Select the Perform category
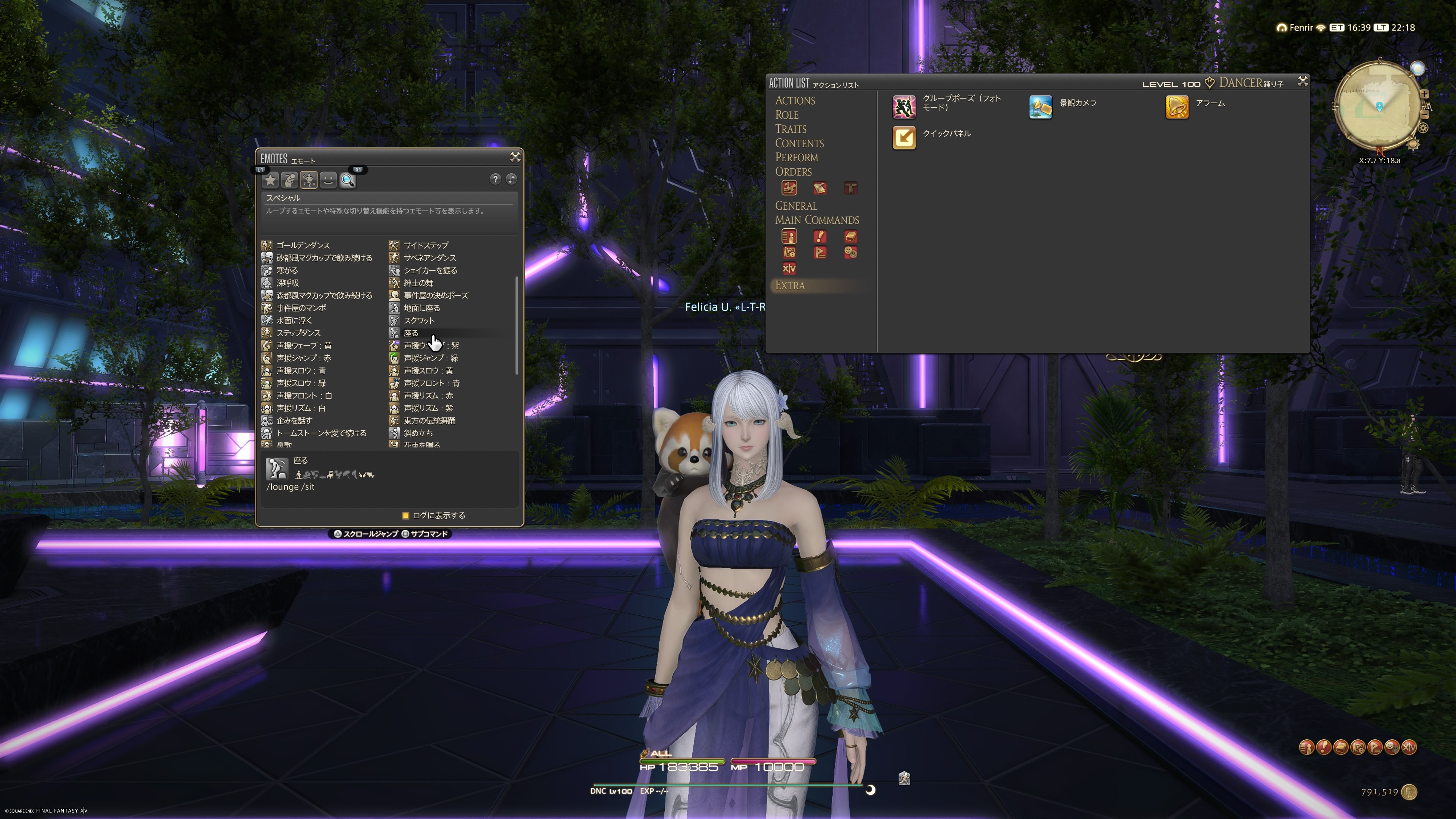The width and height of the screenshot is (1456, 819). click(796, 158)
